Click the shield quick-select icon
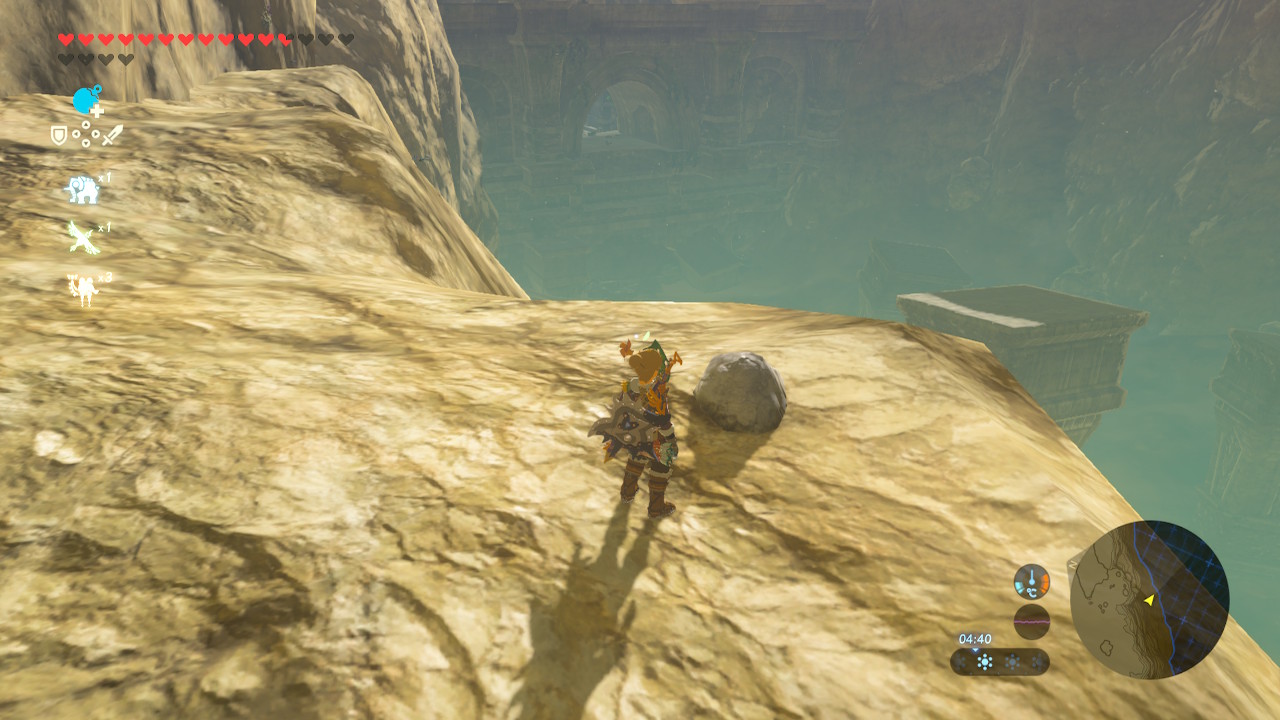 [x=59, y=135]
